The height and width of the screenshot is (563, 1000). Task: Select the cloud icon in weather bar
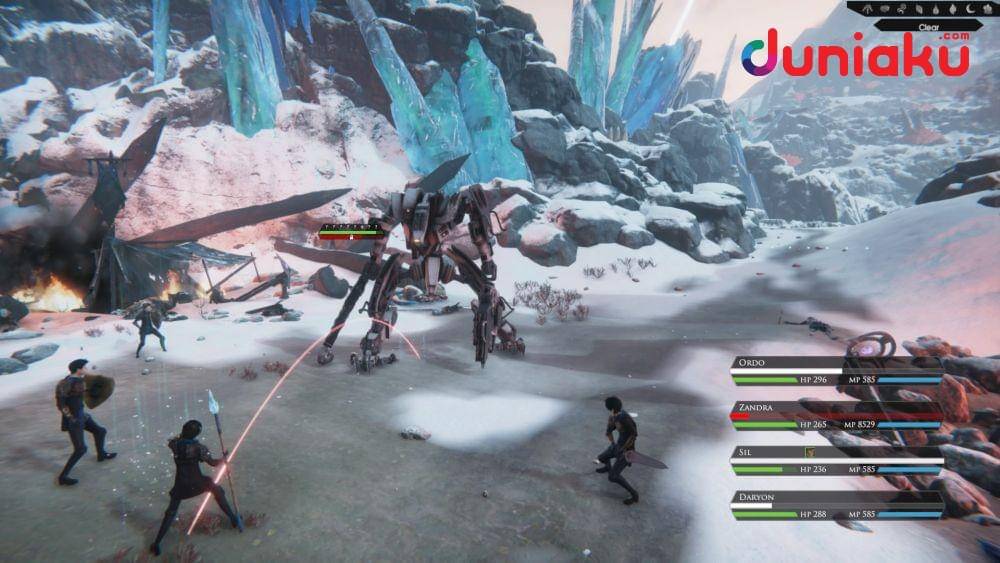[884, 9]
